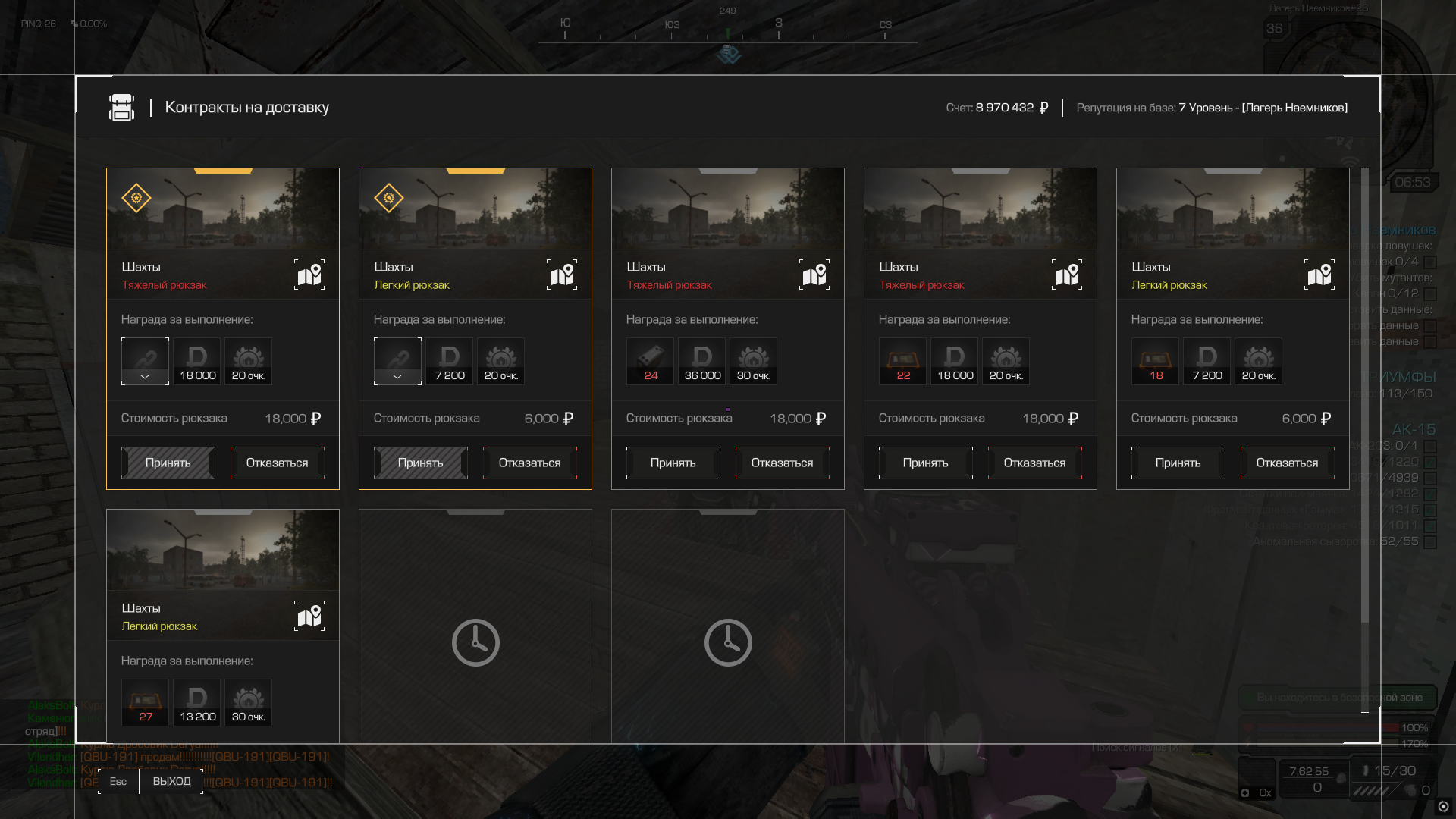Decline the contract rewarding 18 items
The height and width of the screenshot is (819, 1456).
pos(1287,463)
